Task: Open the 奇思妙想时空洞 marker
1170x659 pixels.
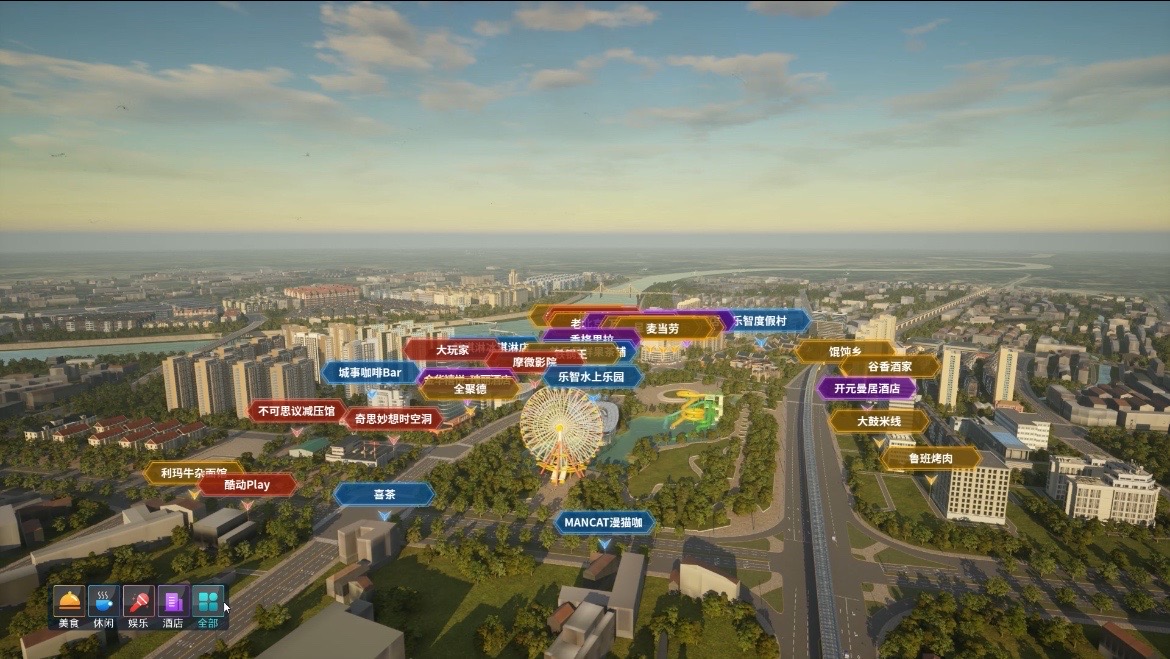Action: [x=393, y=418]
